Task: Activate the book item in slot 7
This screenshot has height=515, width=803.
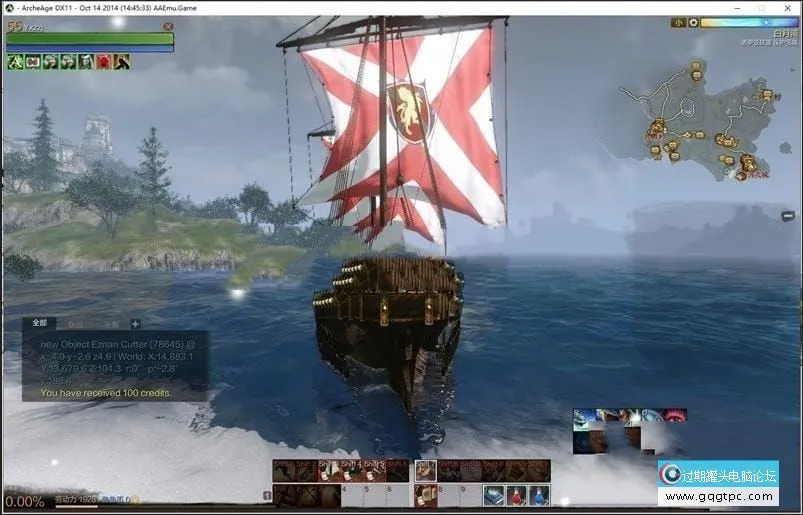Action: (x=426, y=495)
